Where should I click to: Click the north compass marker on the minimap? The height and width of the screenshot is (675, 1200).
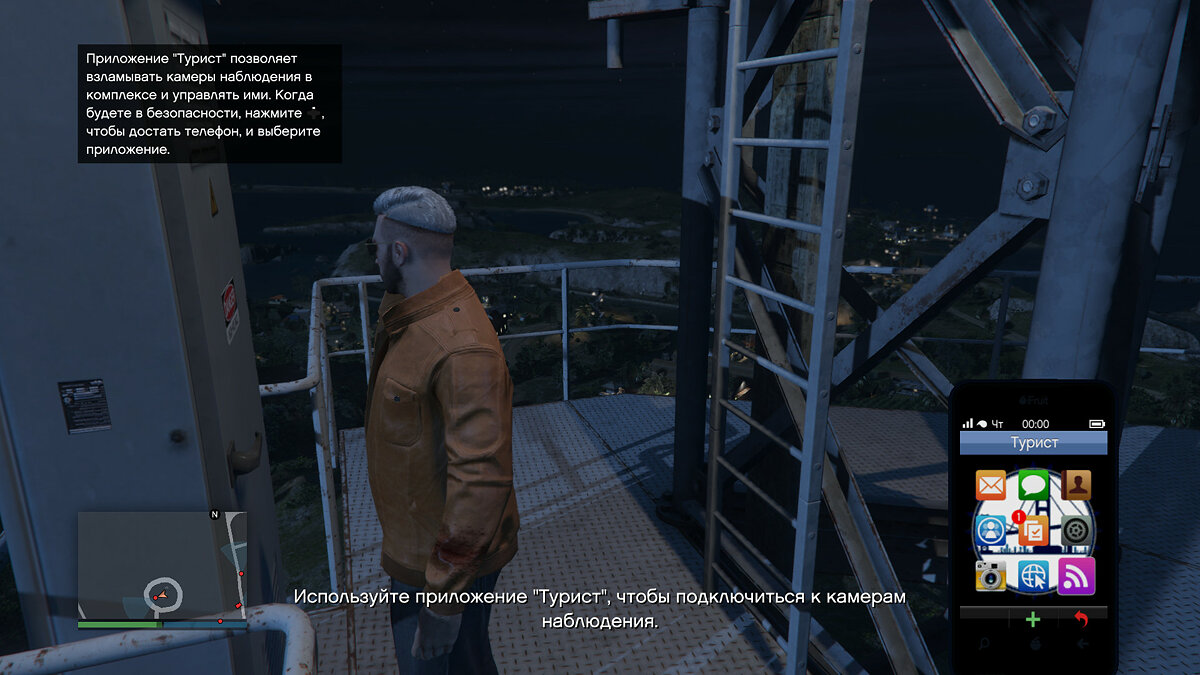pyautogui.click(x=214, y=514)
